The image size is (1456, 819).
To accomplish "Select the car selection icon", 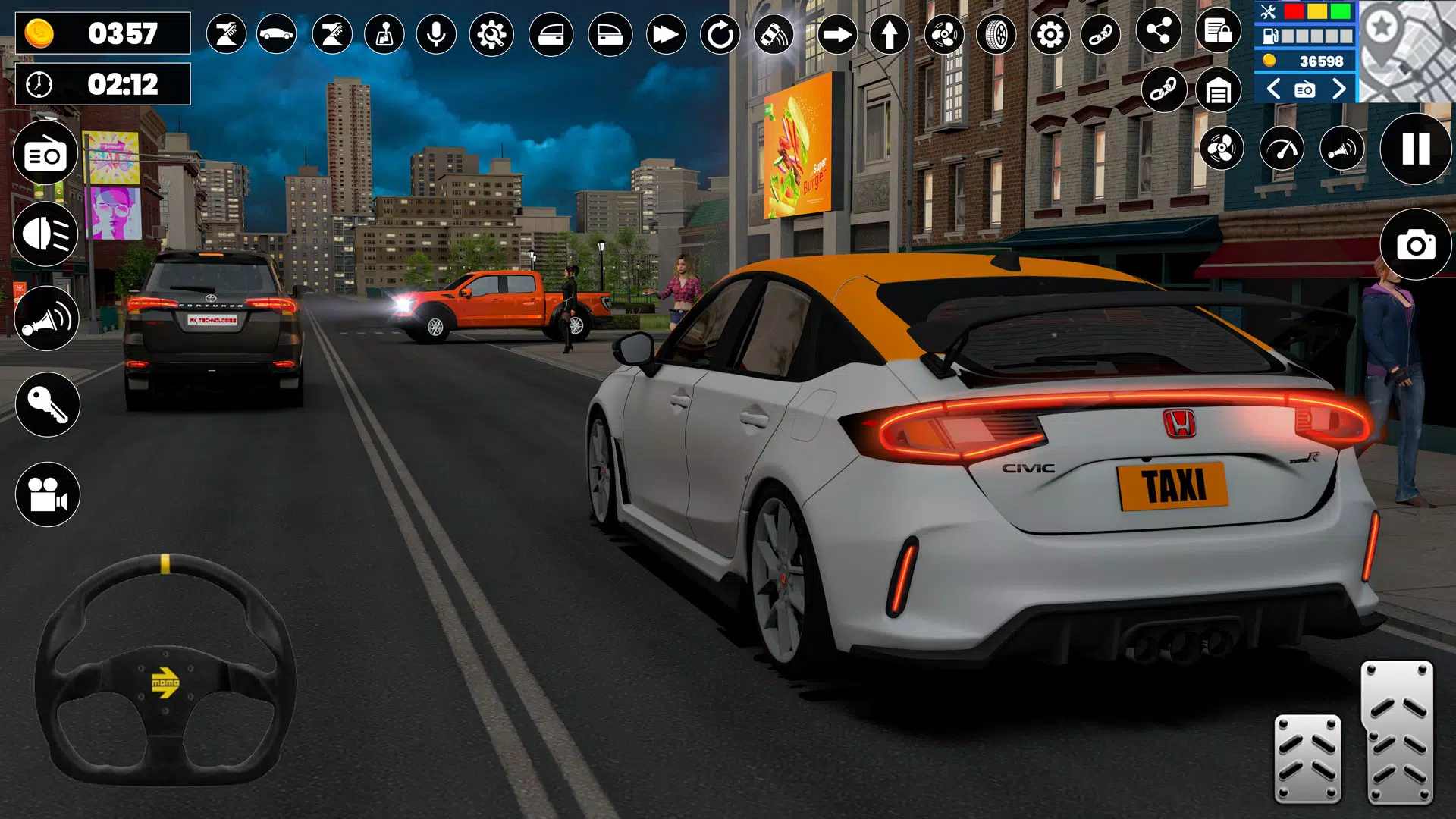I will tap(278, 33).
